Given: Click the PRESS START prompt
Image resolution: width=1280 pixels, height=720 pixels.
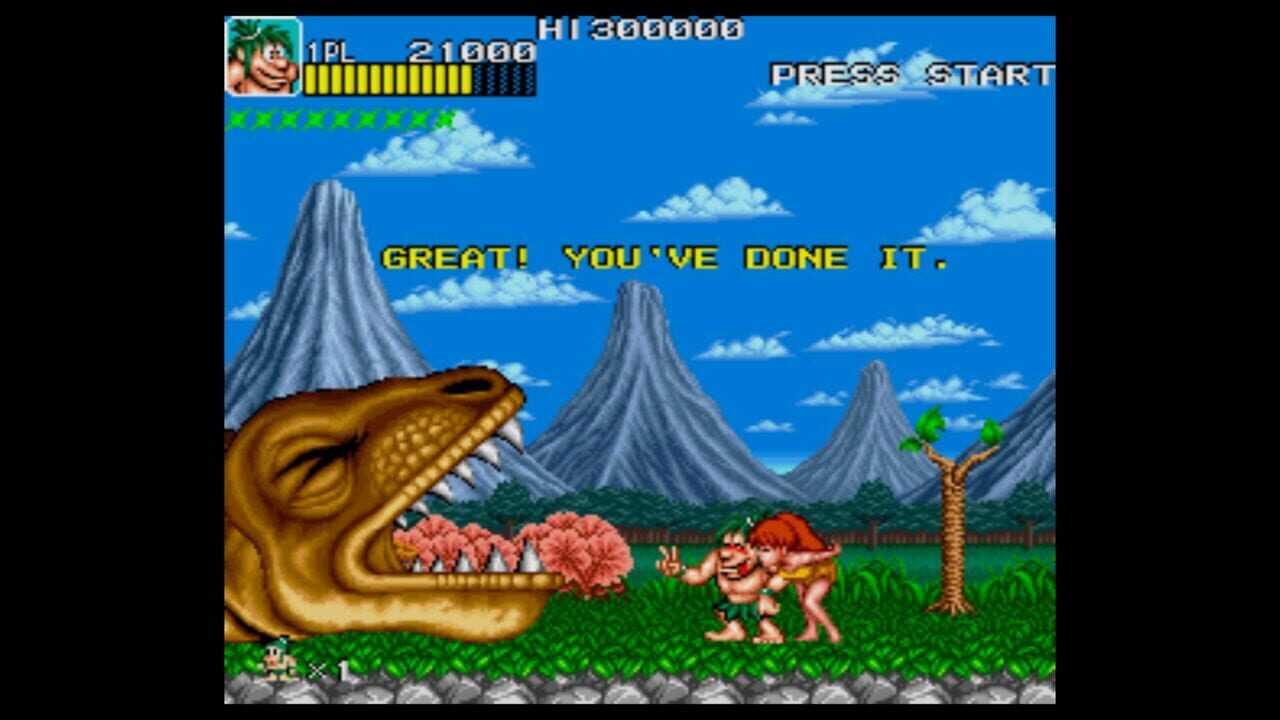Looking at the screenshot, I should (910, 73).
